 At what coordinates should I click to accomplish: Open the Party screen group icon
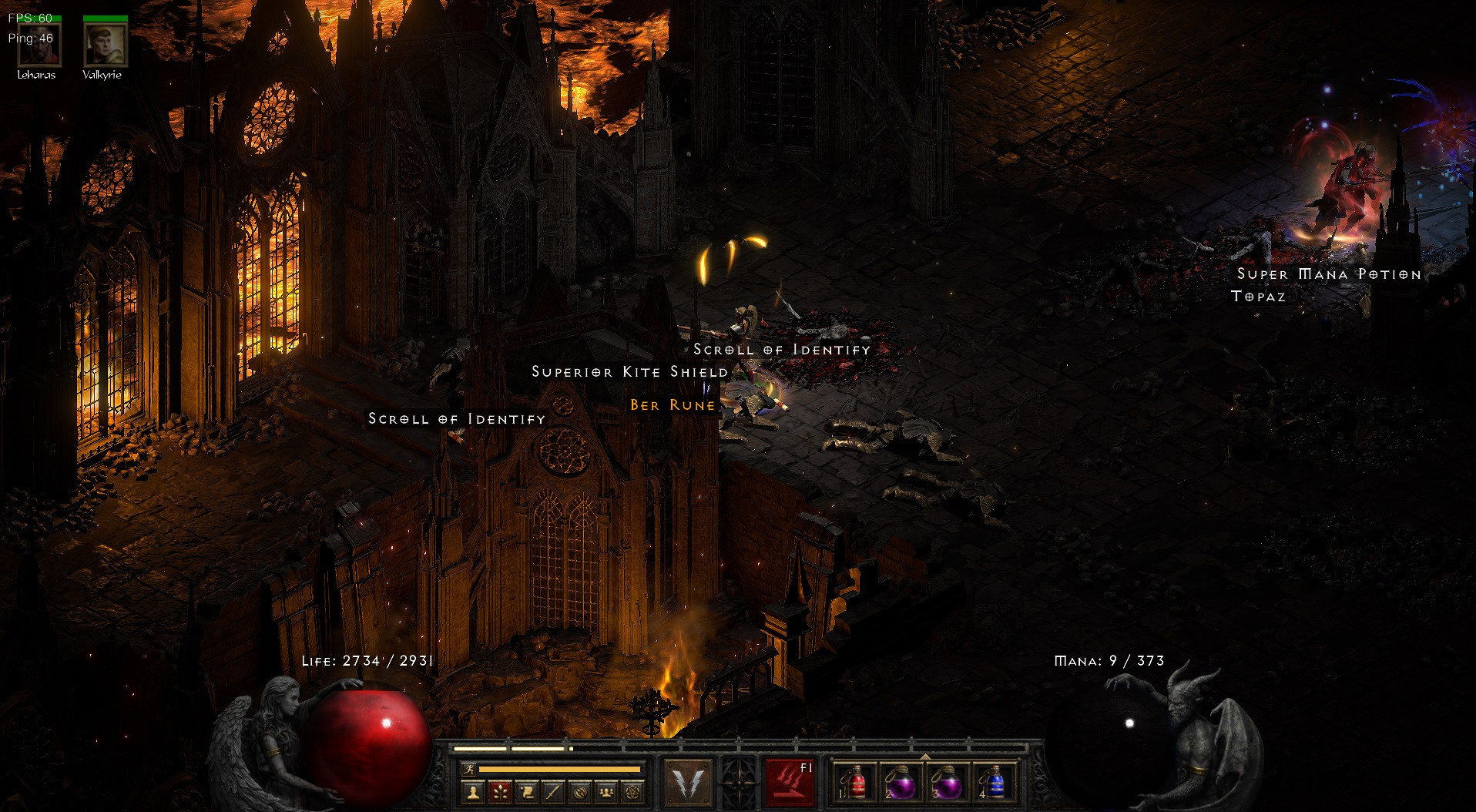[x=605, y=788]
